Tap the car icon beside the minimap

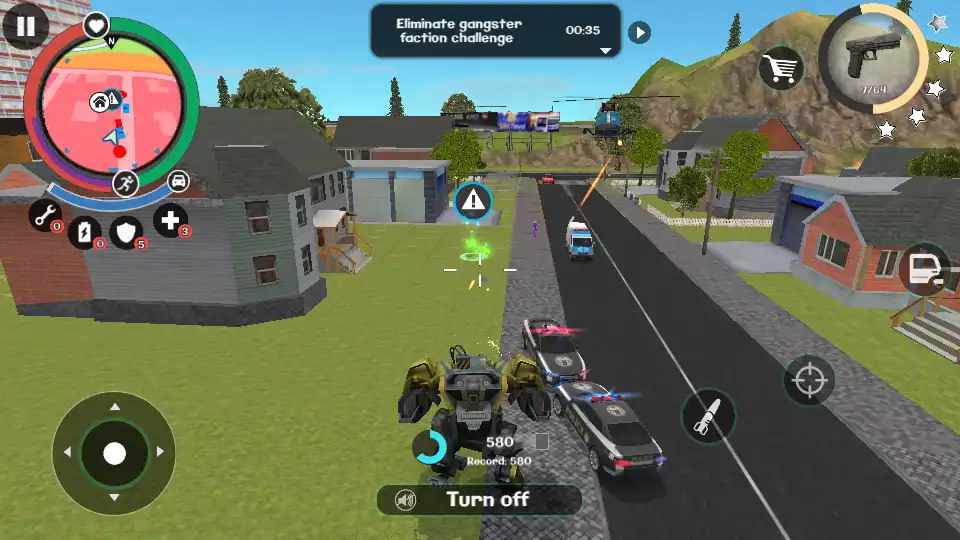(x=178, y=181)
